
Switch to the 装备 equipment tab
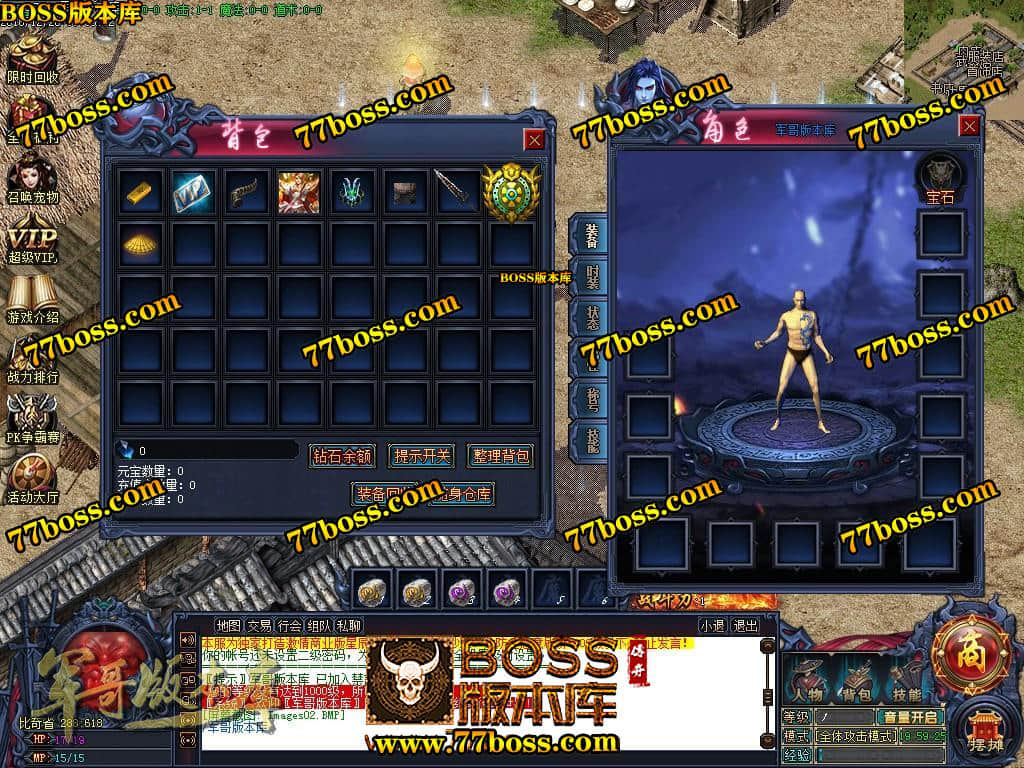click(590, 236)
